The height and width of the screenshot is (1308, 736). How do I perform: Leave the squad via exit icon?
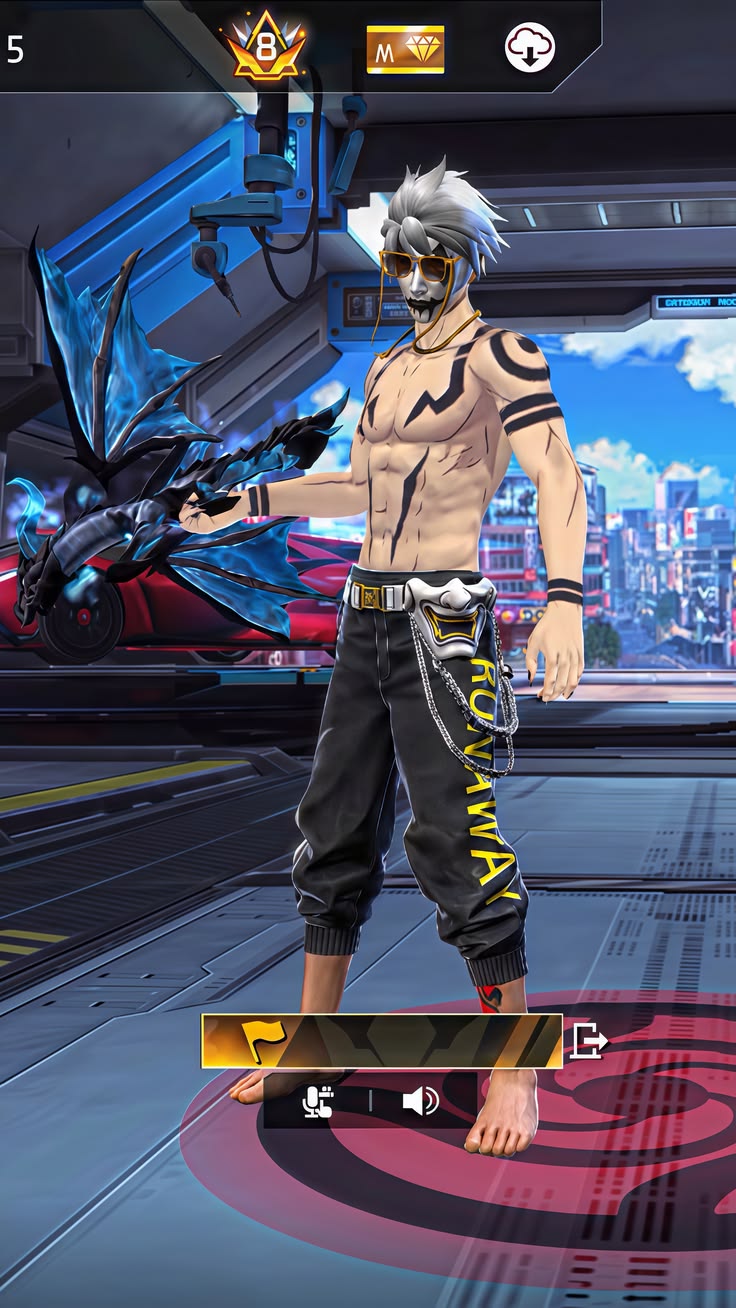(x=588, y=1041)
